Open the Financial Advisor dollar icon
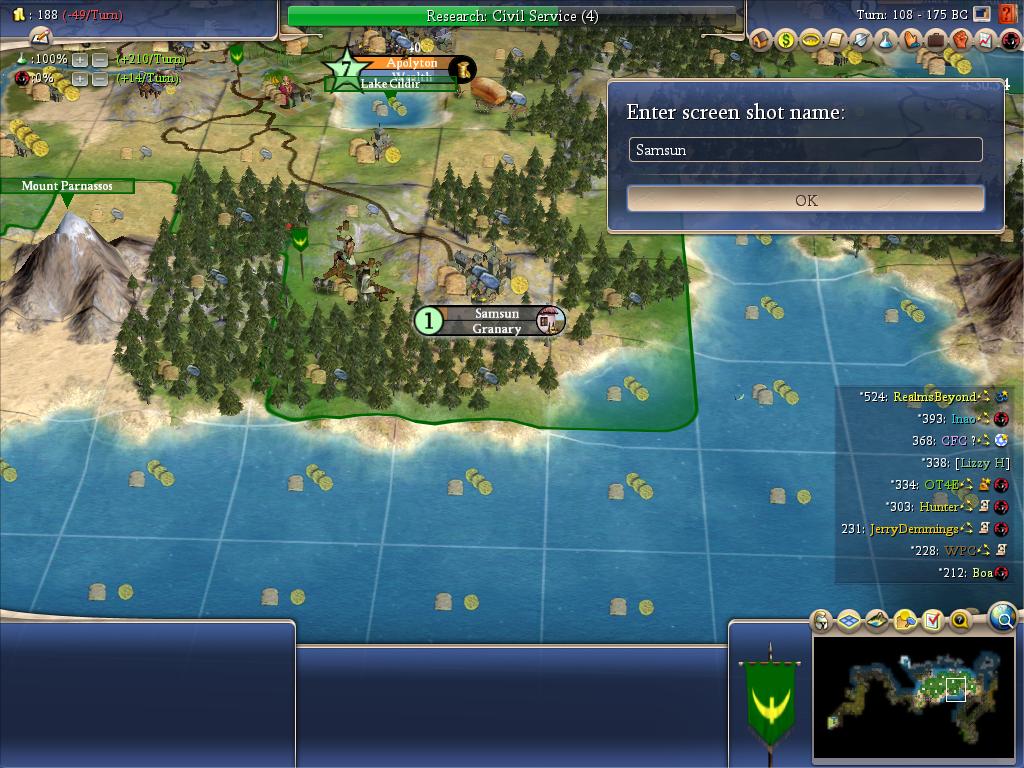Screen dimensions: 1024x768 (785, 40)
